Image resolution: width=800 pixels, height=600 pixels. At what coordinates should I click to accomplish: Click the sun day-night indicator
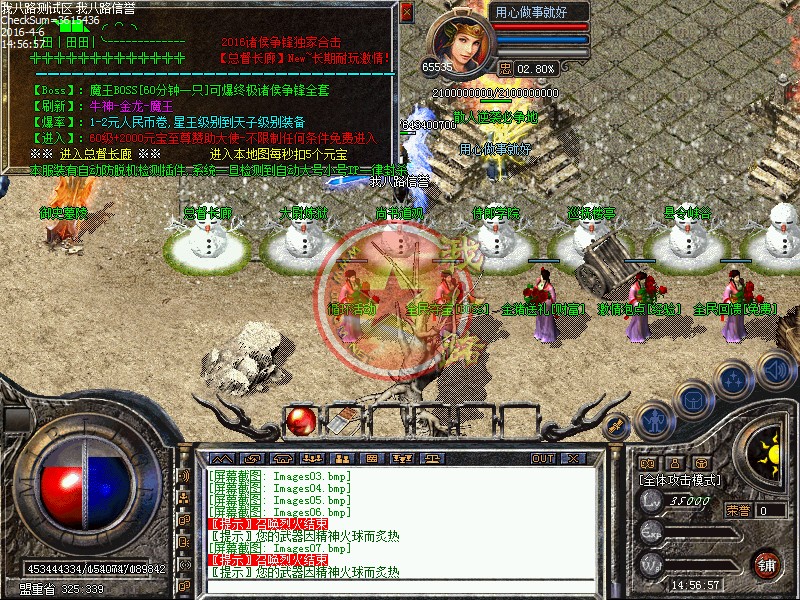(x=769, y=448)
